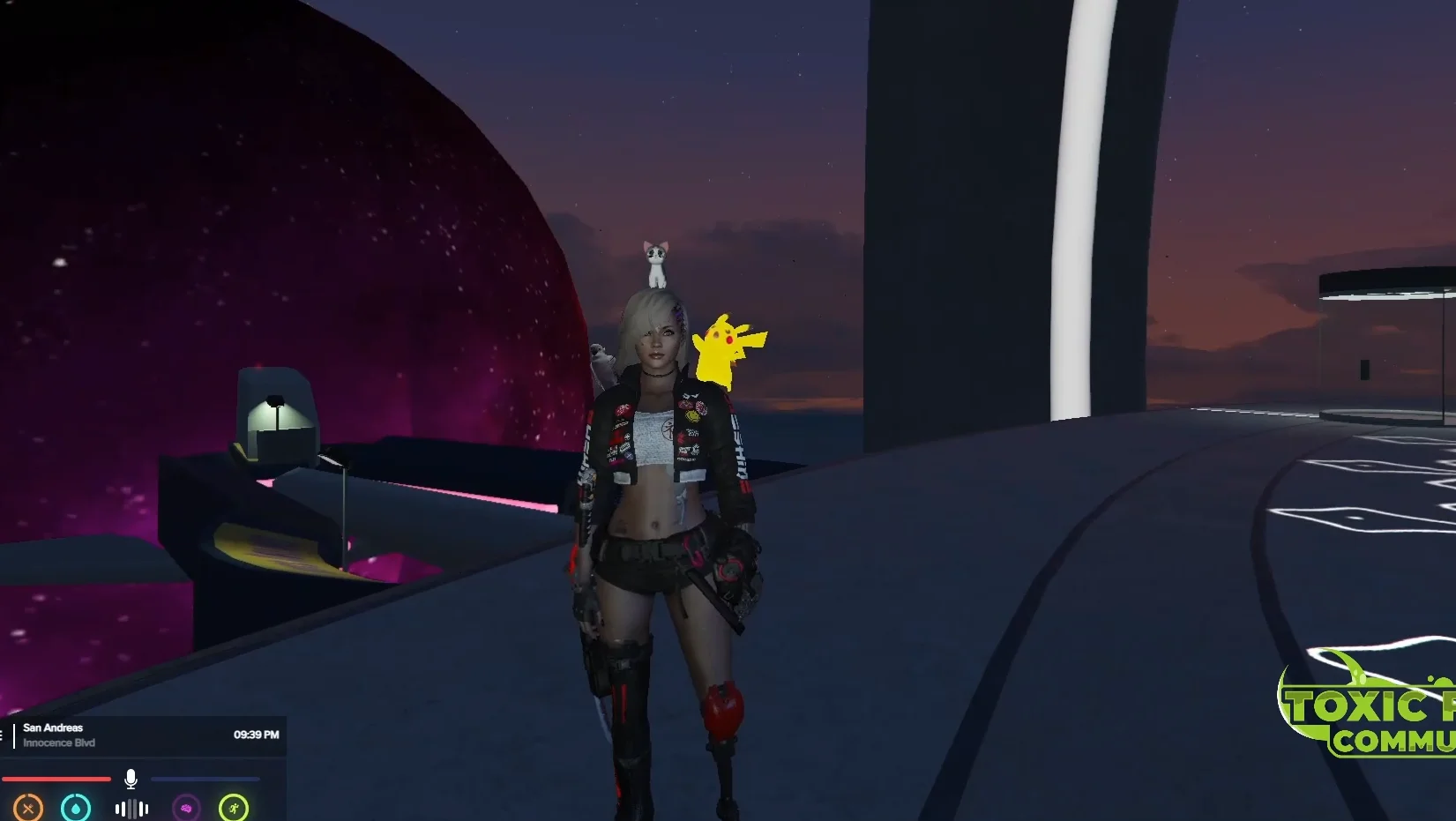Toggle the voice range sound-bars indicator
The width and height of the screenshot is (1456, 821).
(x=131, y=809)
